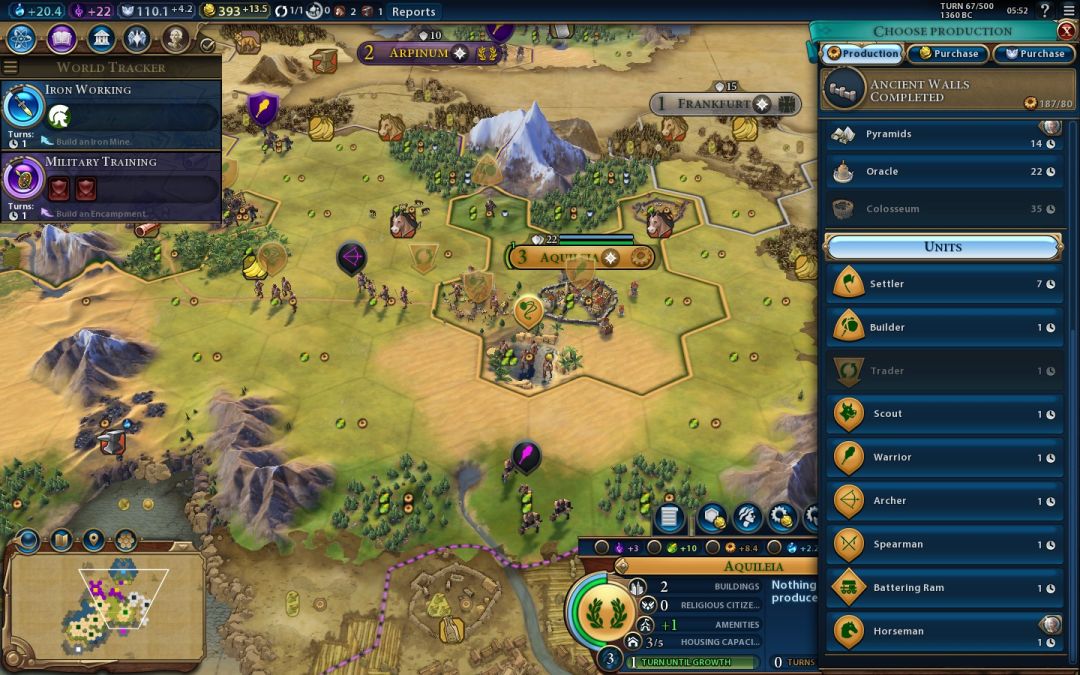Open the gold Purchase tab
The width and height of the screenshot is (1080, 675).
(948, 54)
